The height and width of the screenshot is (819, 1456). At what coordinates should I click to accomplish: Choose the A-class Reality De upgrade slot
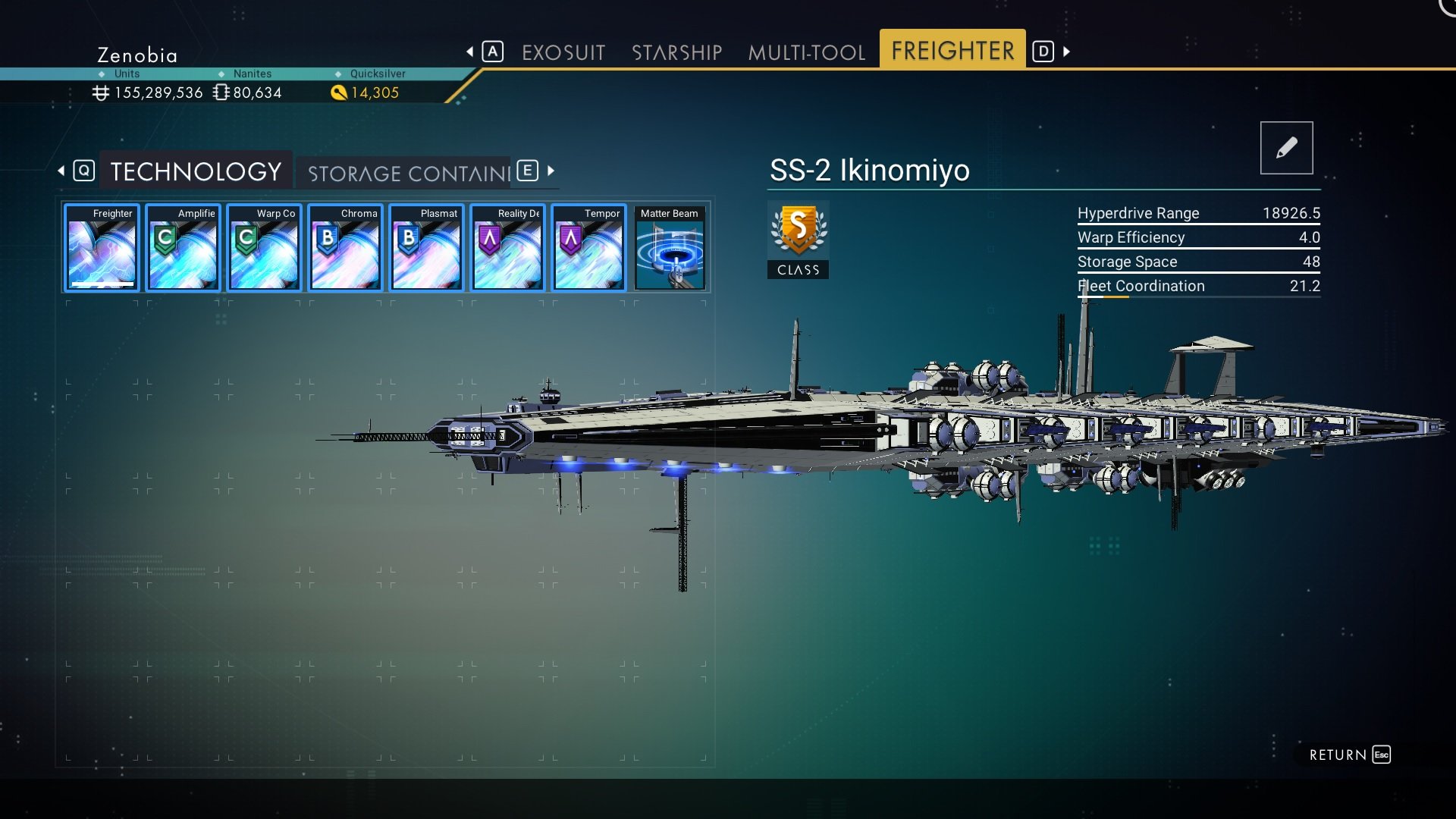(x=507, y=248)
